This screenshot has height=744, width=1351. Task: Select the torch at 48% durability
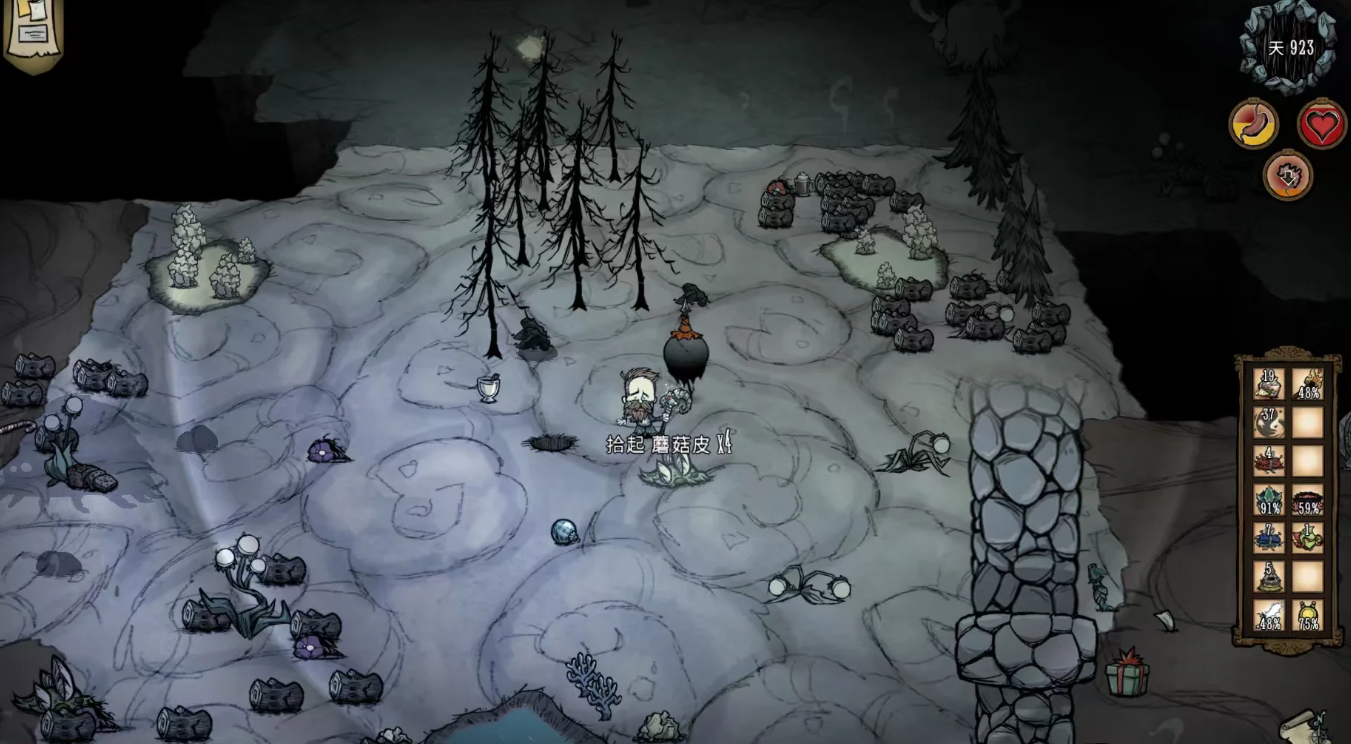click(x=1307, y=385)
